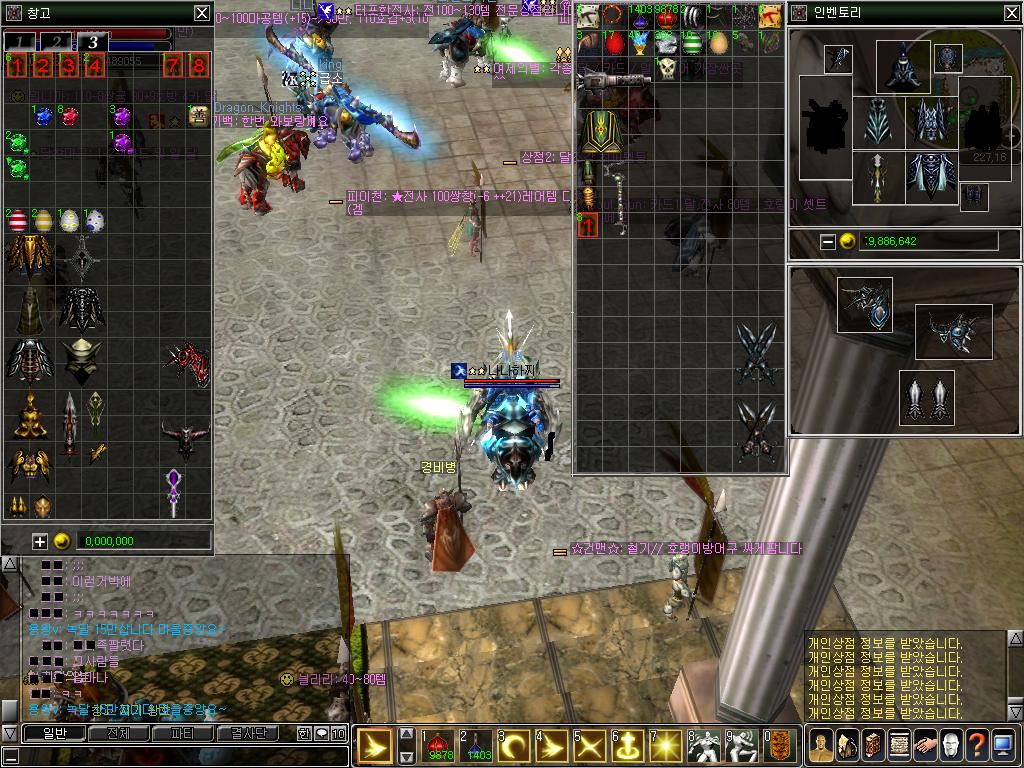Image resolution: width=1024 pixels, height=768 pixels.
Task: Click the warehouse gold deposit plus button
Action: click(x=40, y=541)
